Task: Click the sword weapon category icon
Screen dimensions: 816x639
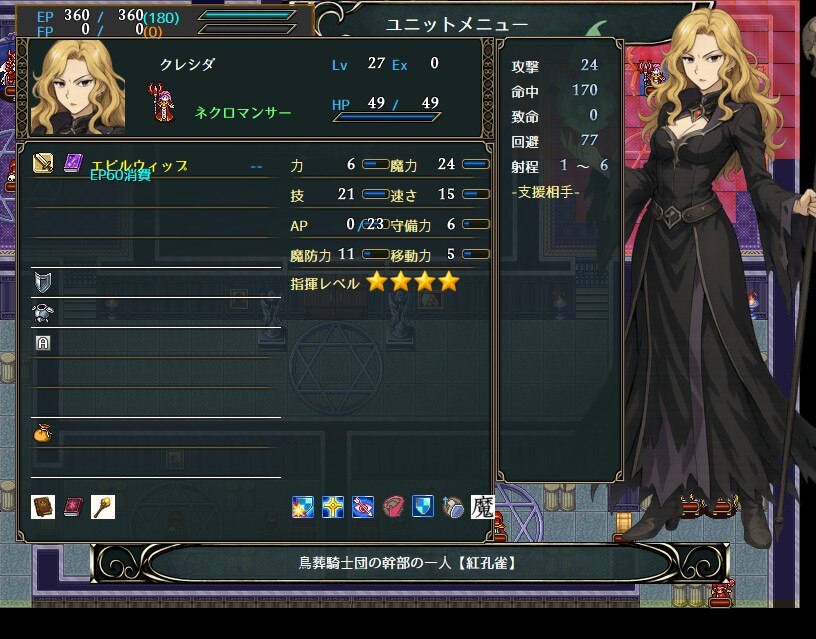Action: pyautogui.click(x=43, y=163)
